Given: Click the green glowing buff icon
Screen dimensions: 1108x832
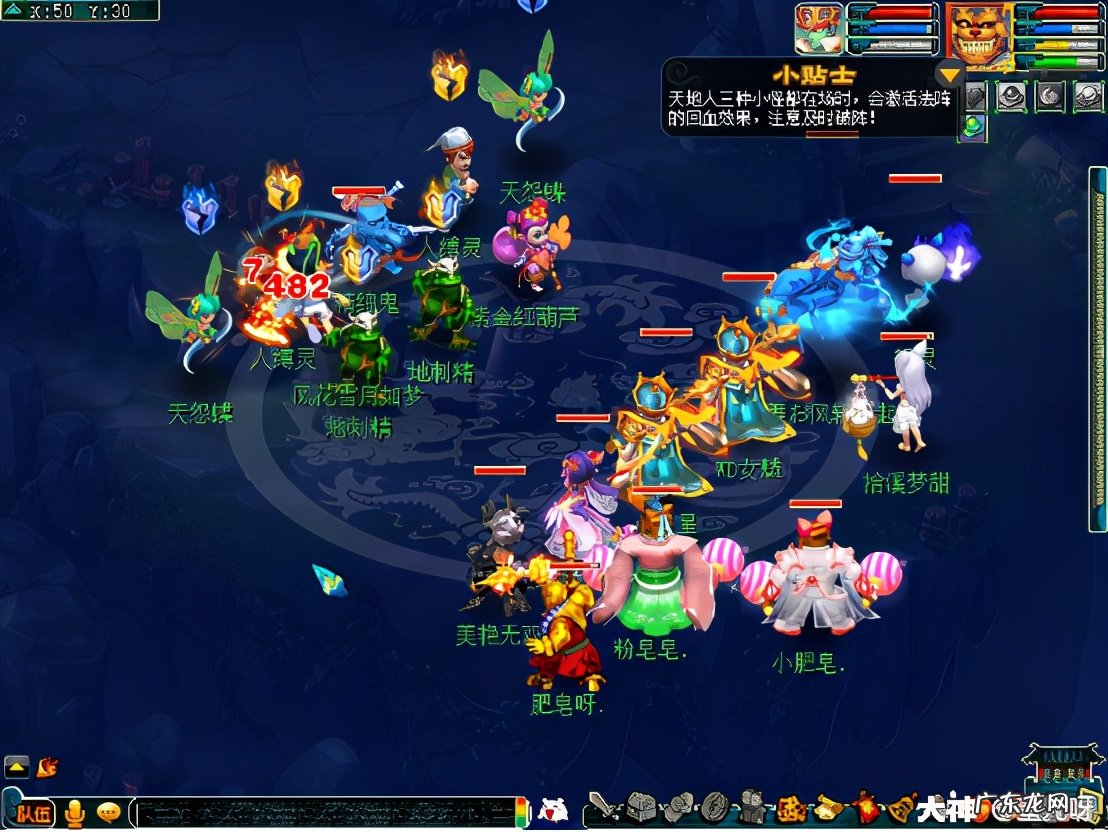Looking at the screenshot, I should coord(972,126).
